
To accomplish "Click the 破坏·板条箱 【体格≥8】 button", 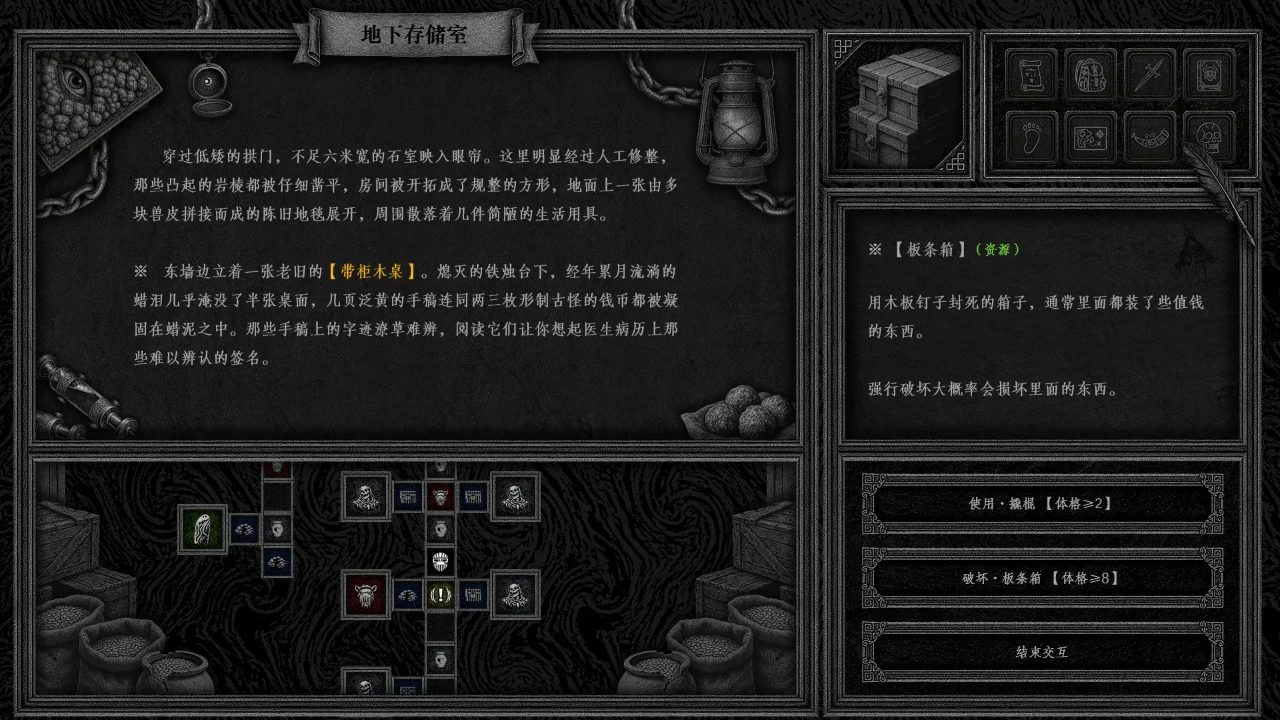I will point(1040,578).
